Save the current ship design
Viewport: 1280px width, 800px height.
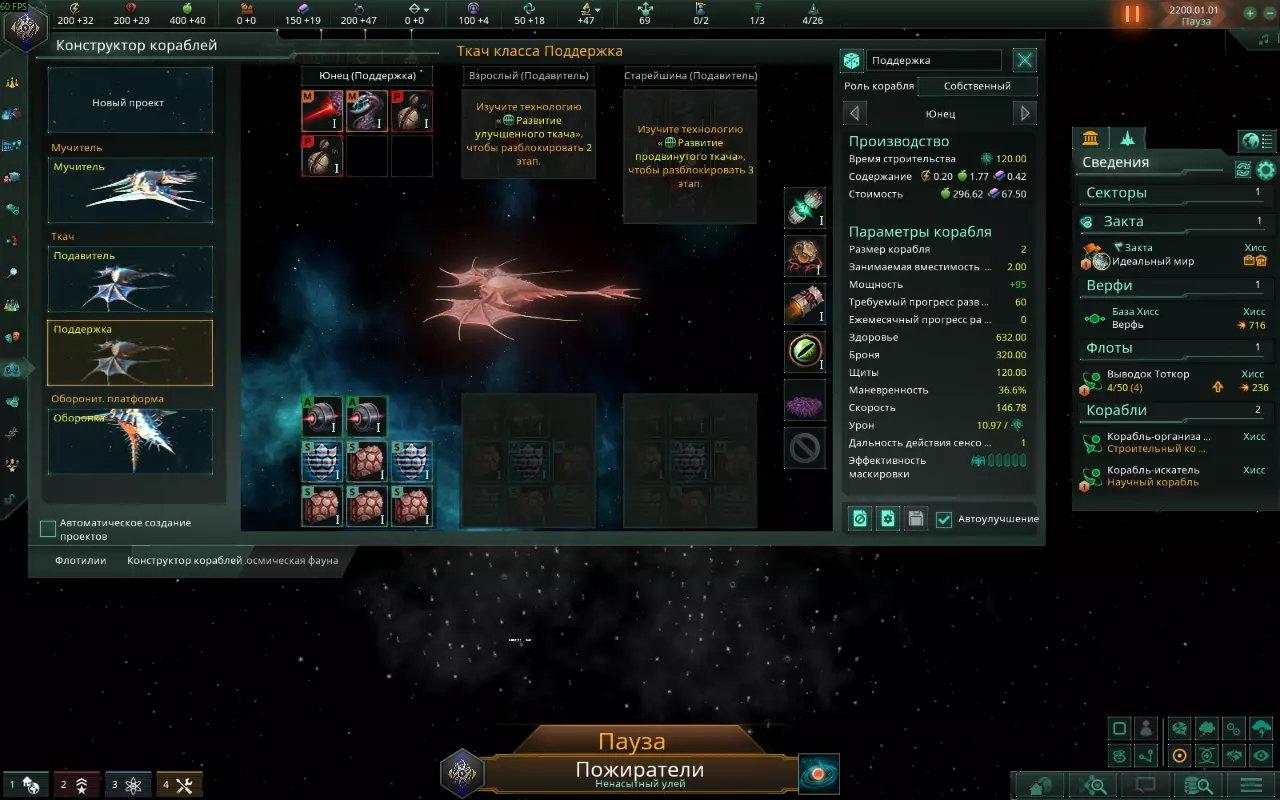[x=915, y=519]
